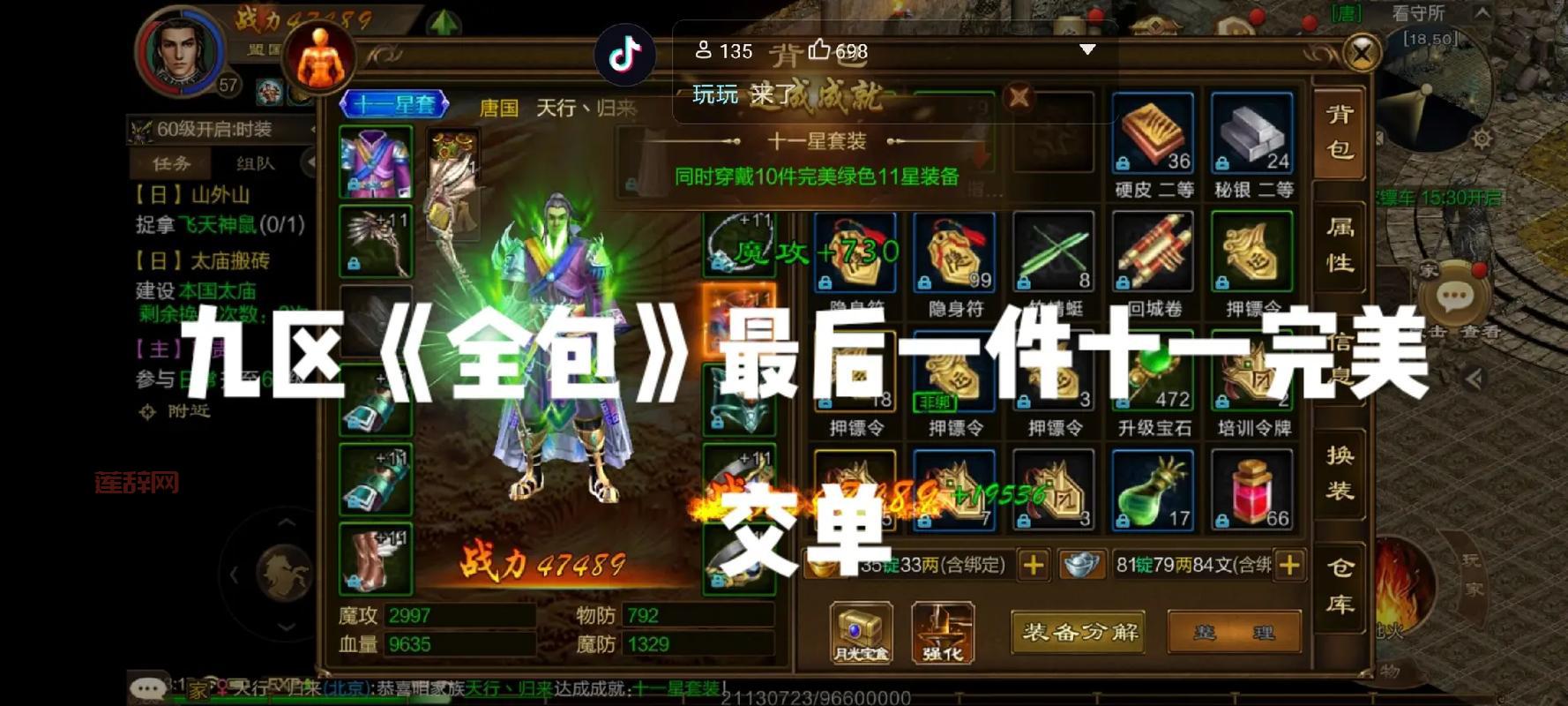
Task: Click the TikTok logo at the top
Action: click(x=626, y=55)
